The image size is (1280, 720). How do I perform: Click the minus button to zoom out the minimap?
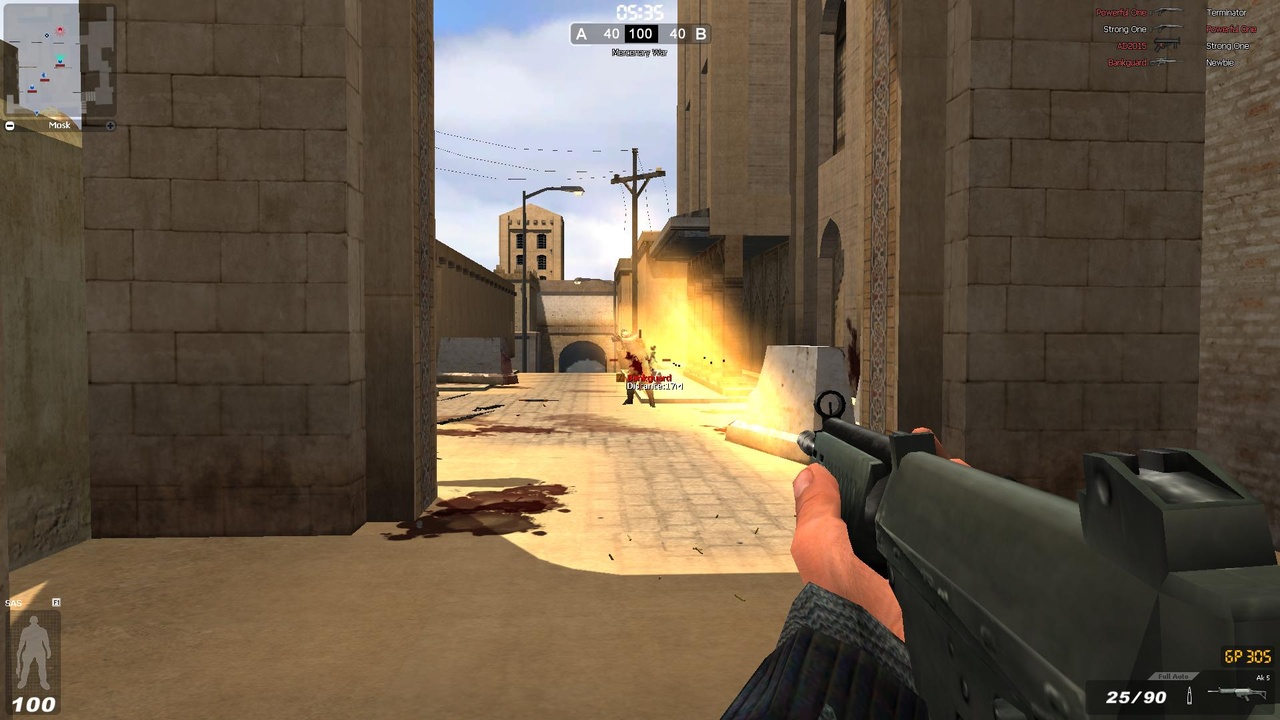[x=9, y=125]
